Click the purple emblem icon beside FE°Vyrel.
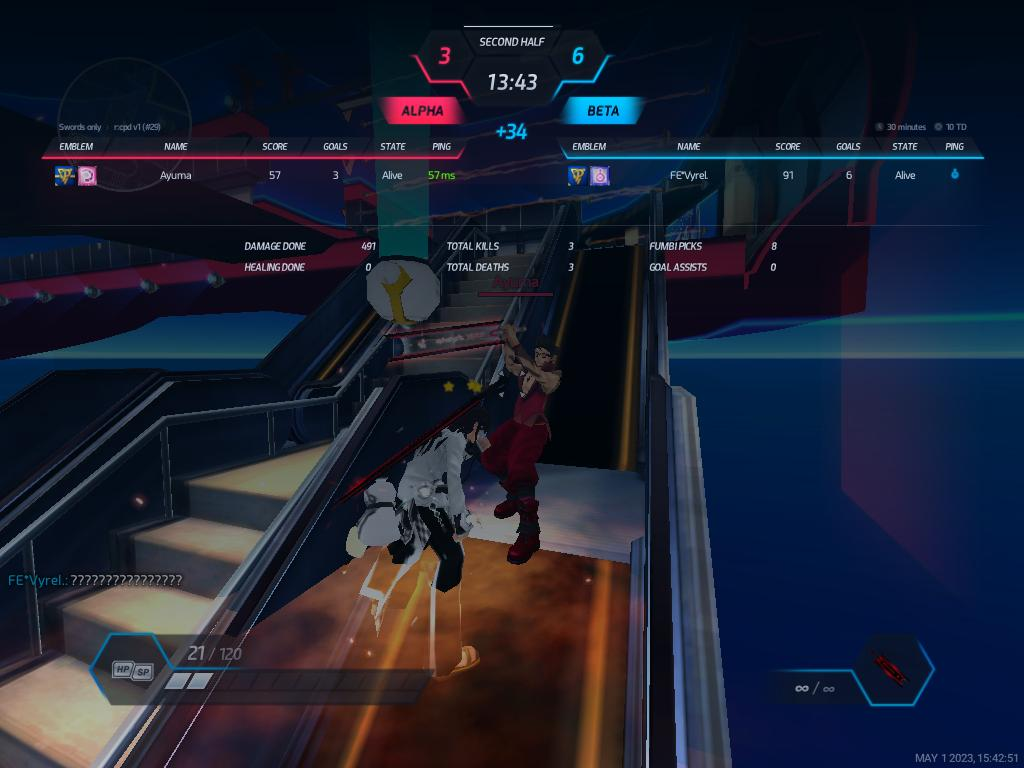 click(599, 176)
